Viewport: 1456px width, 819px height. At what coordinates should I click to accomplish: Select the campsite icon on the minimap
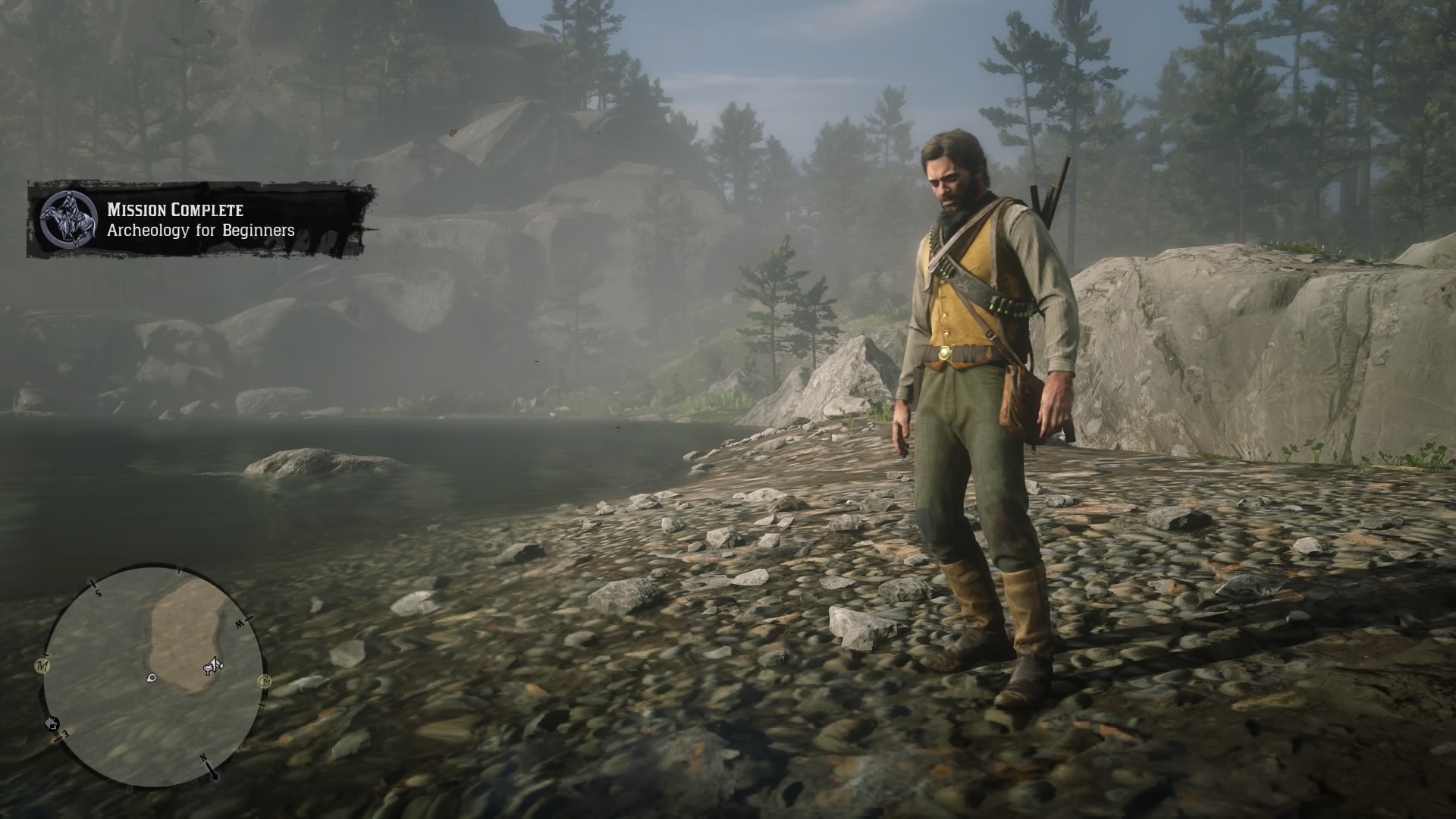(206, 667)
